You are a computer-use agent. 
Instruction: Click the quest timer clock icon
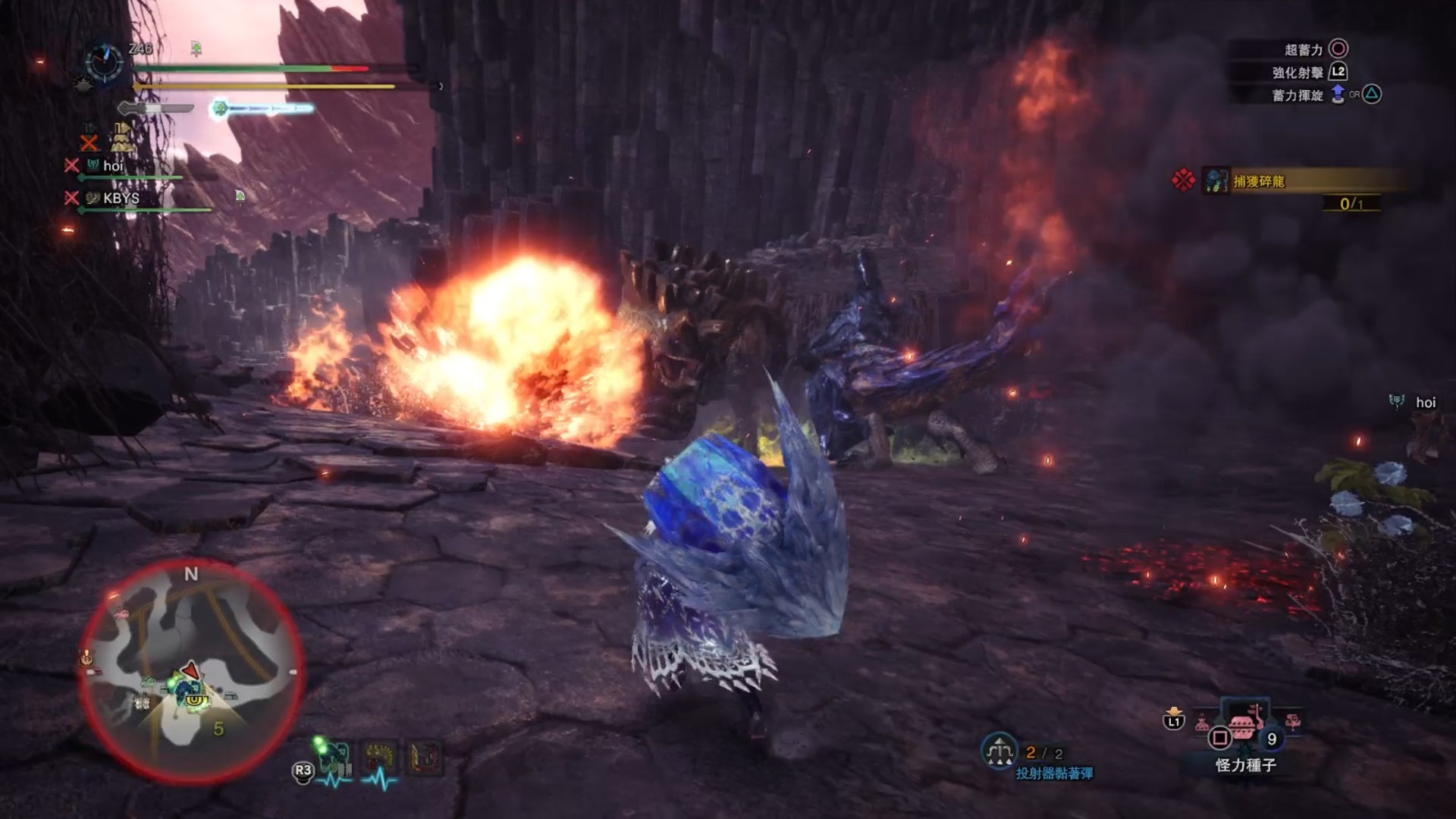click(x=103, y=61)
